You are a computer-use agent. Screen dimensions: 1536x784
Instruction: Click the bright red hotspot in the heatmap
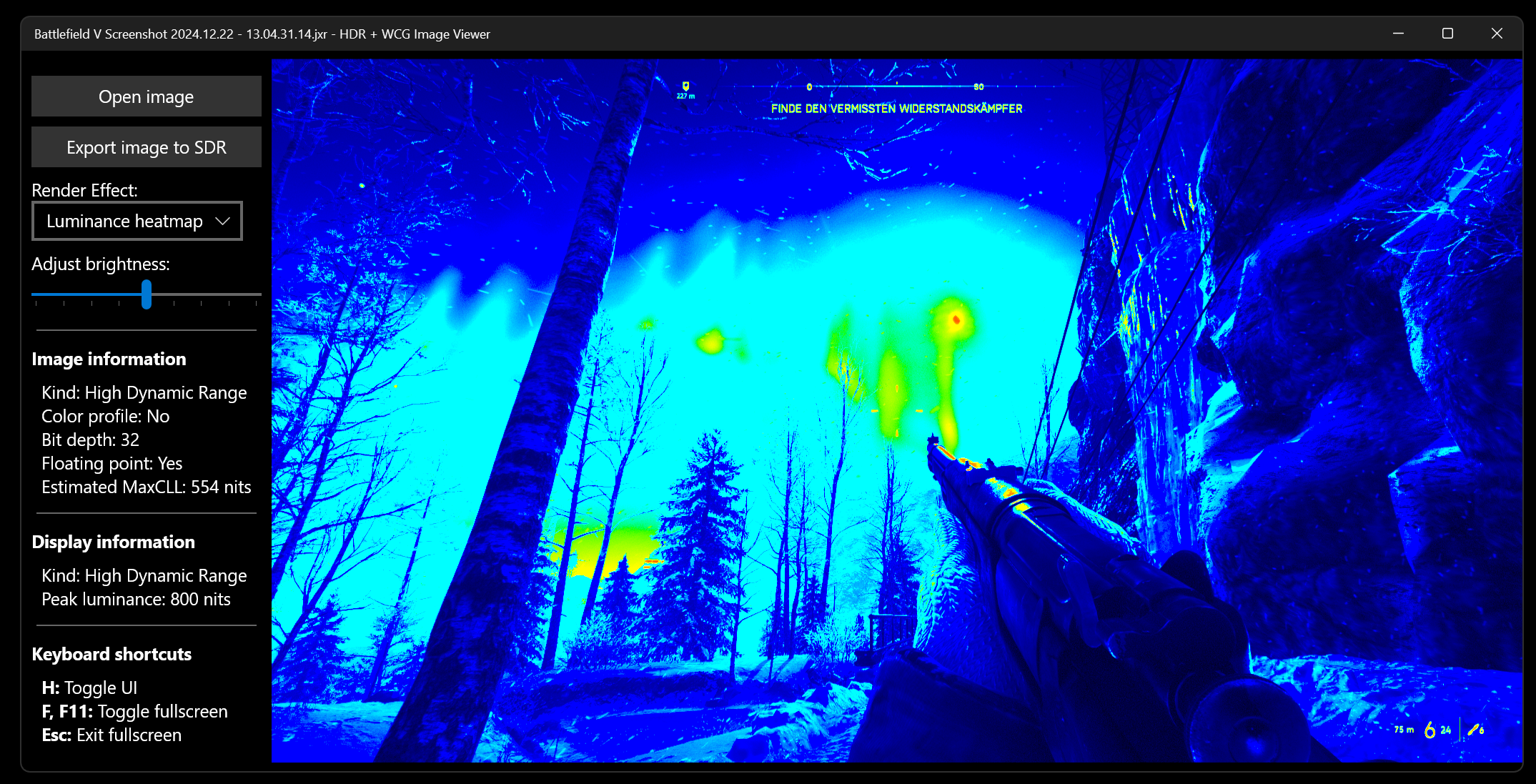[x=956, y=320]
